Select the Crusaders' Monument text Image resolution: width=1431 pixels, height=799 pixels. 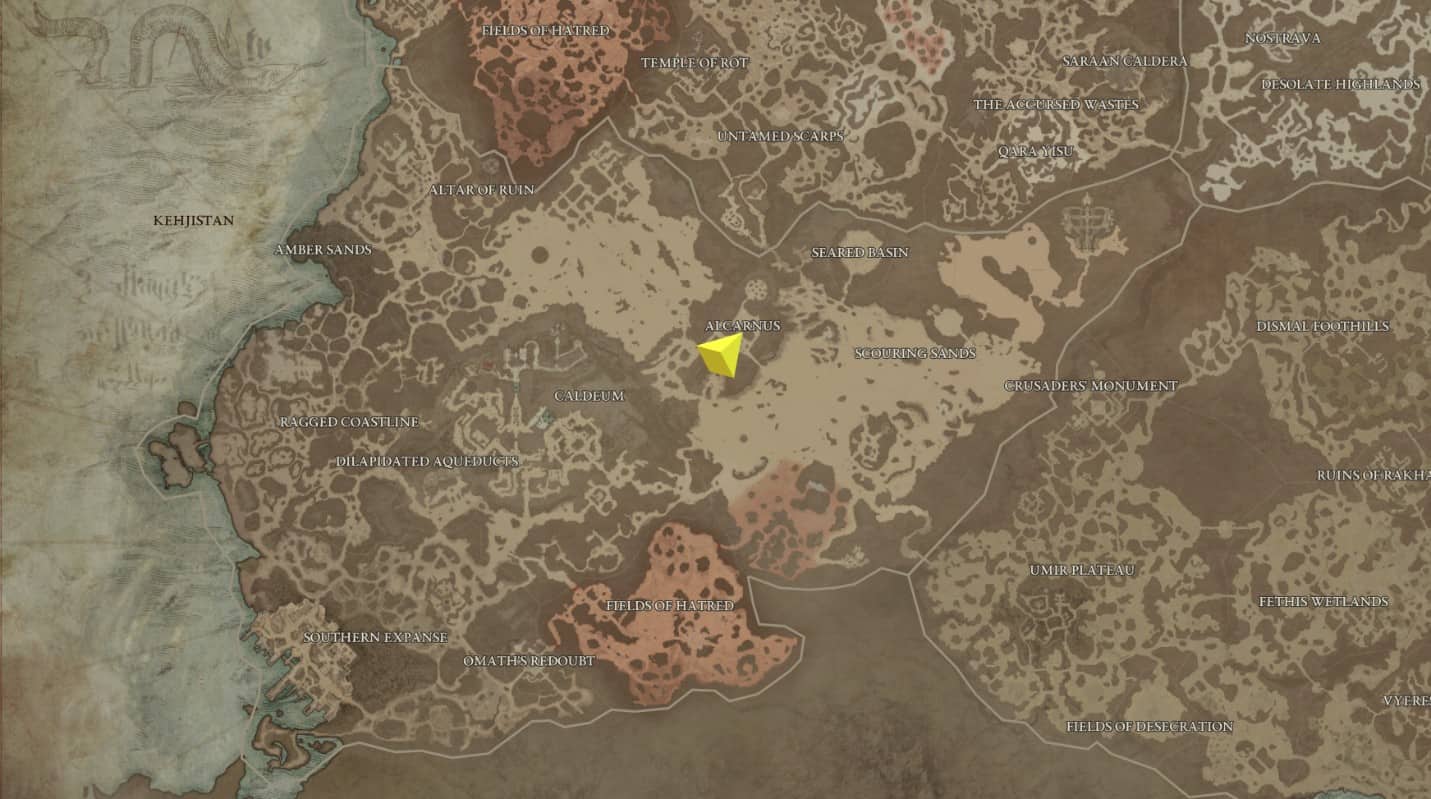click(x=1091, y=384)
